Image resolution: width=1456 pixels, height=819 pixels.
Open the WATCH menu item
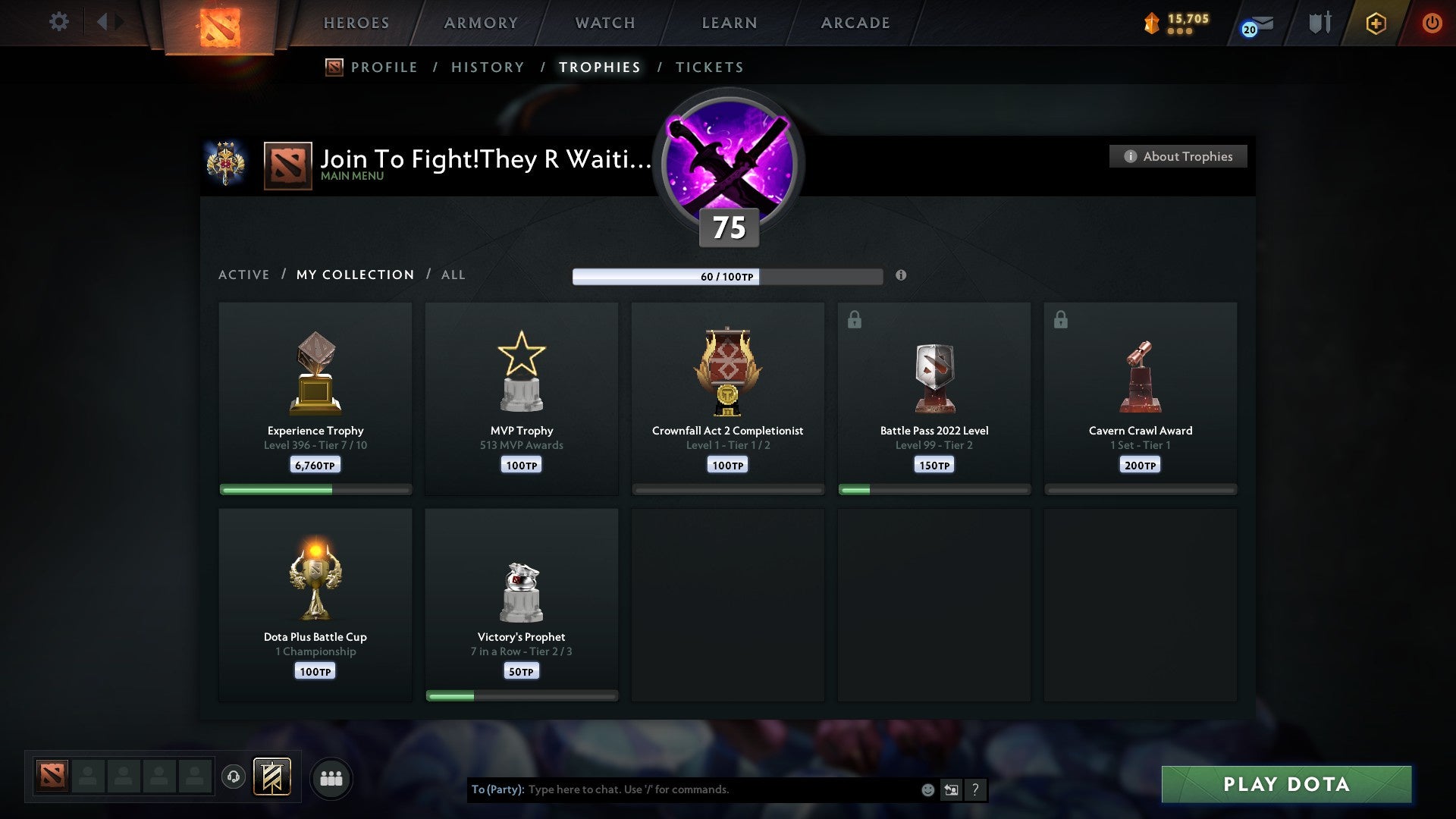pyautogui.click(x=604, y=23)
